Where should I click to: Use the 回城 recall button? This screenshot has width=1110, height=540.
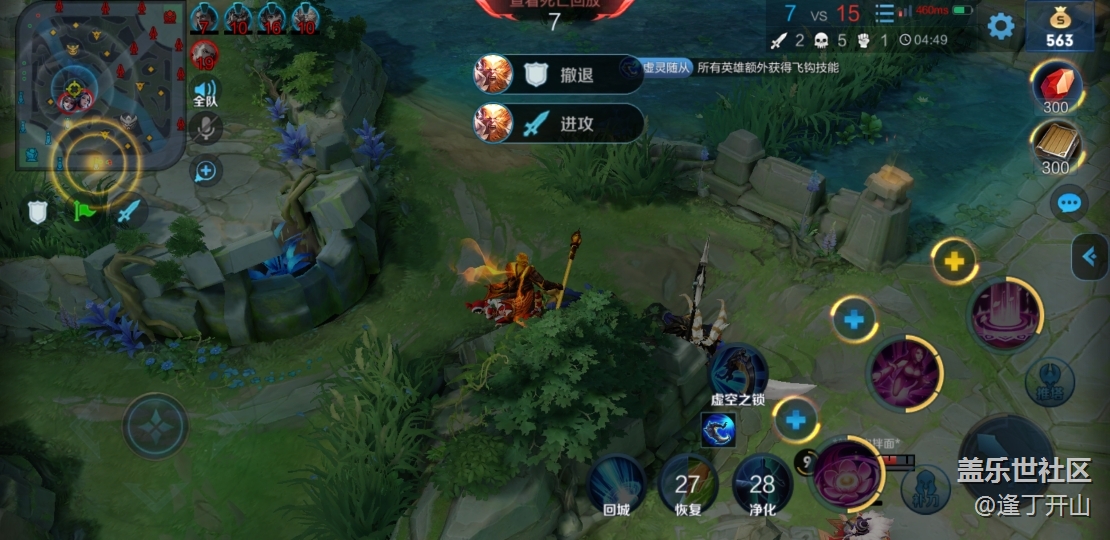point(616,484)
